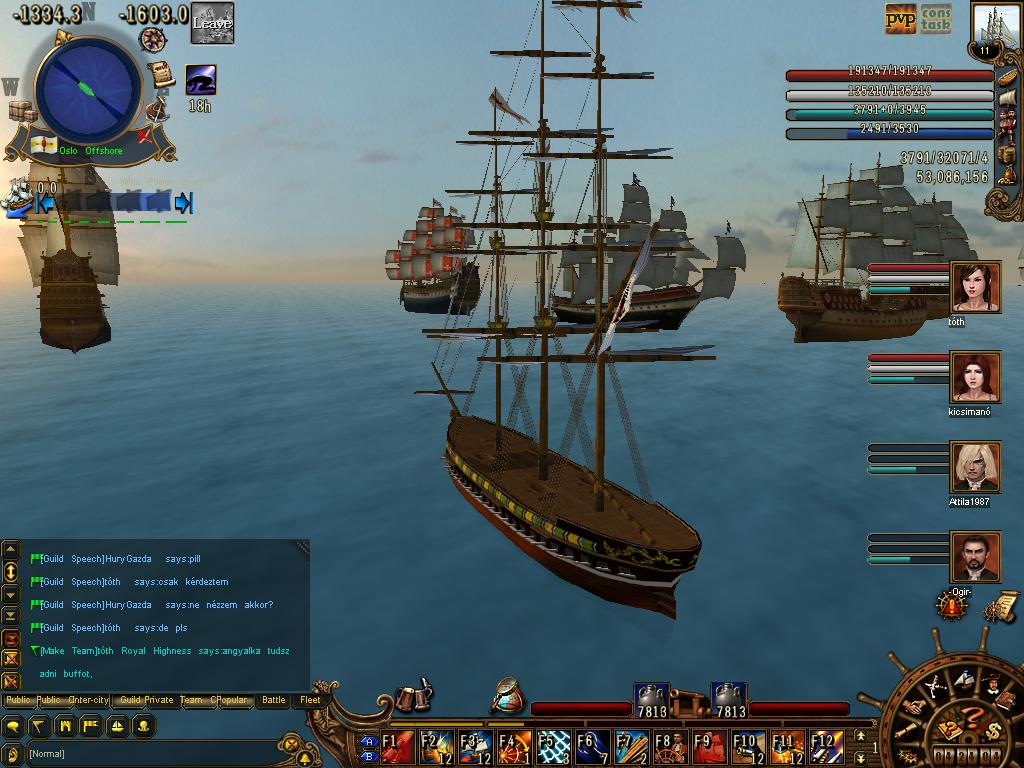Switch to the Guild chat tab

130,700
